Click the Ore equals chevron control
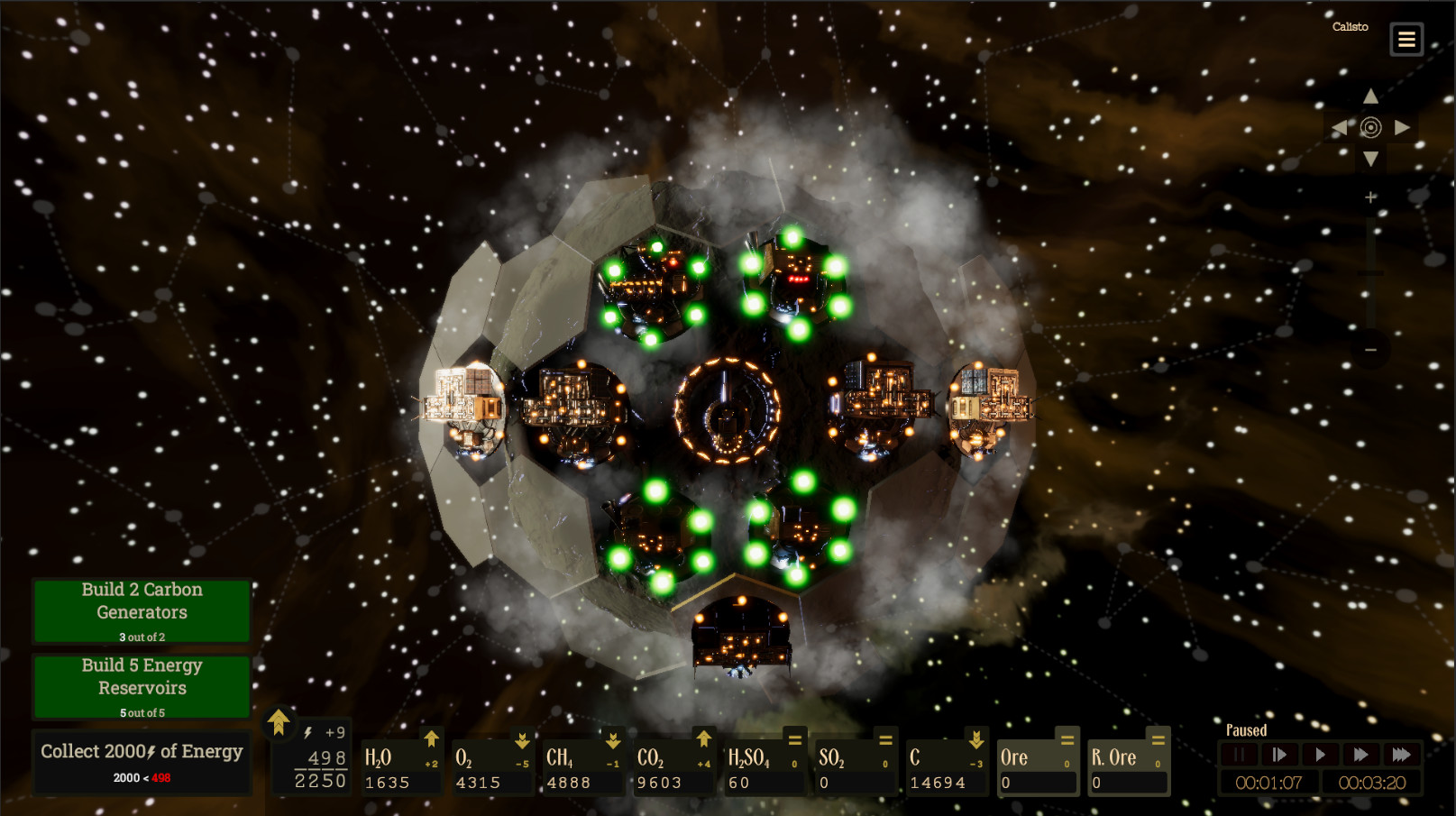Image resolution: width=1456 pixels, height=816 pixels. (x=1068, y=741)
